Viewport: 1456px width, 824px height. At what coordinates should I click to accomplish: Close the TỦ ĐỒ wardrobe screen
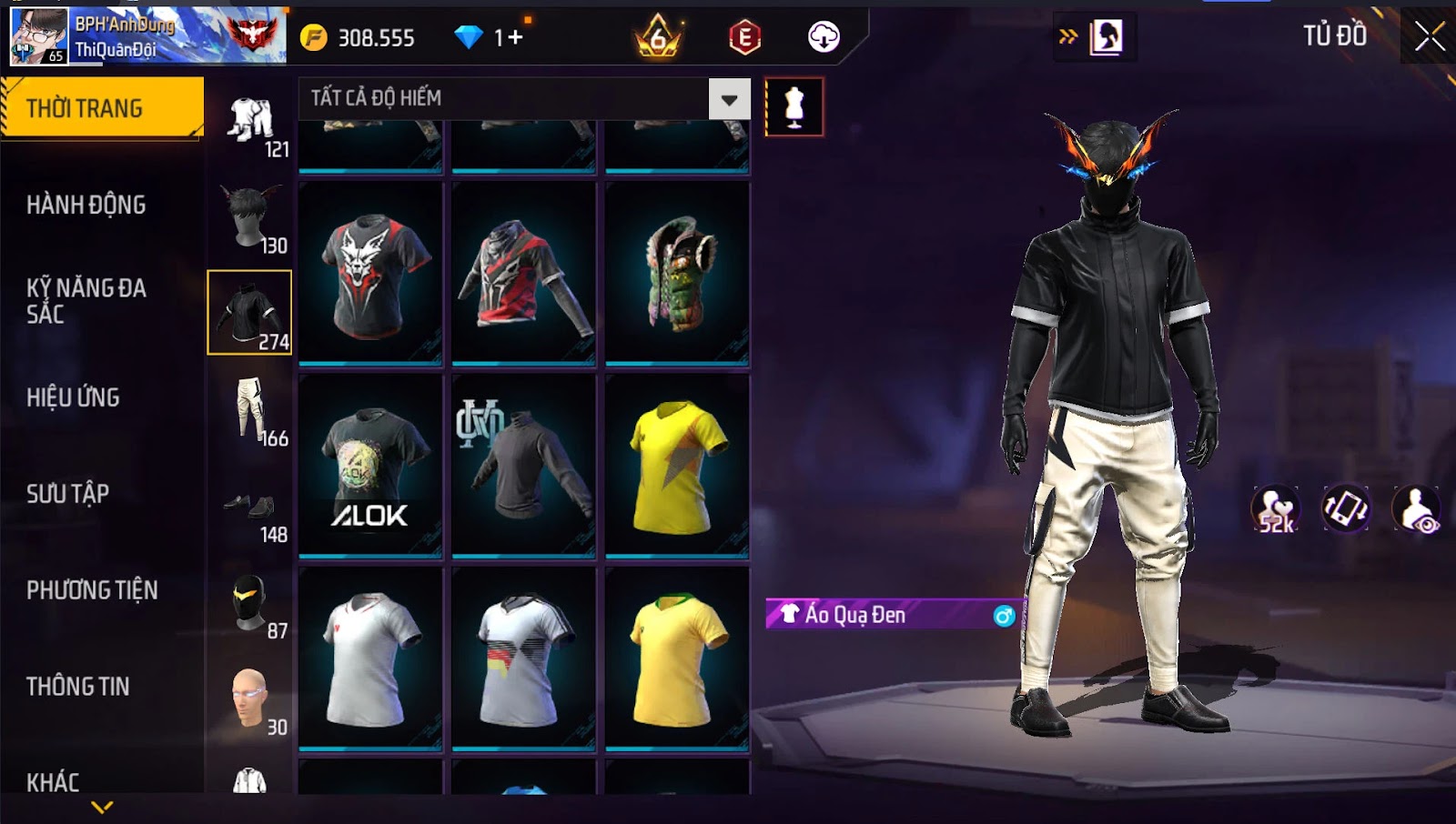[x=1429, y=36]
